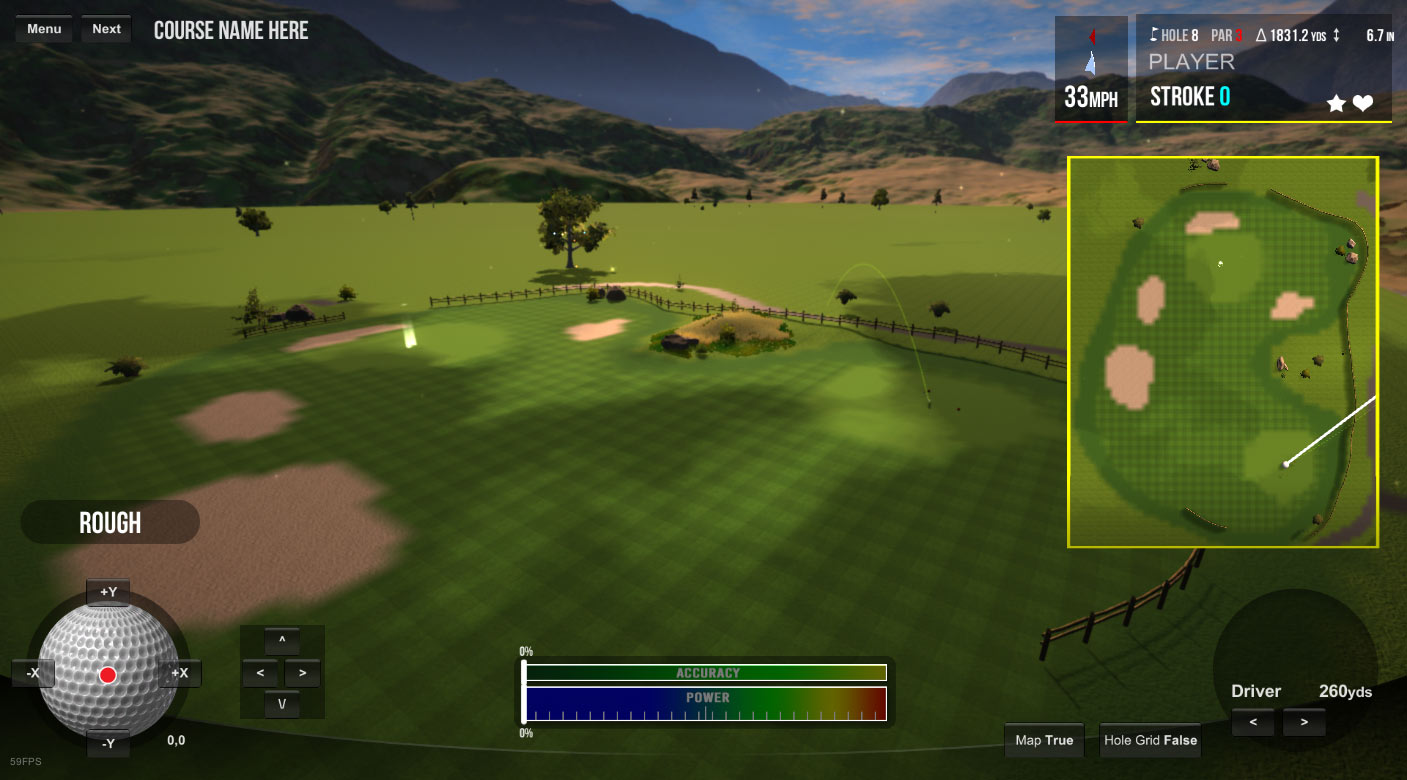Click the -X ball spin button

(33, 673)
